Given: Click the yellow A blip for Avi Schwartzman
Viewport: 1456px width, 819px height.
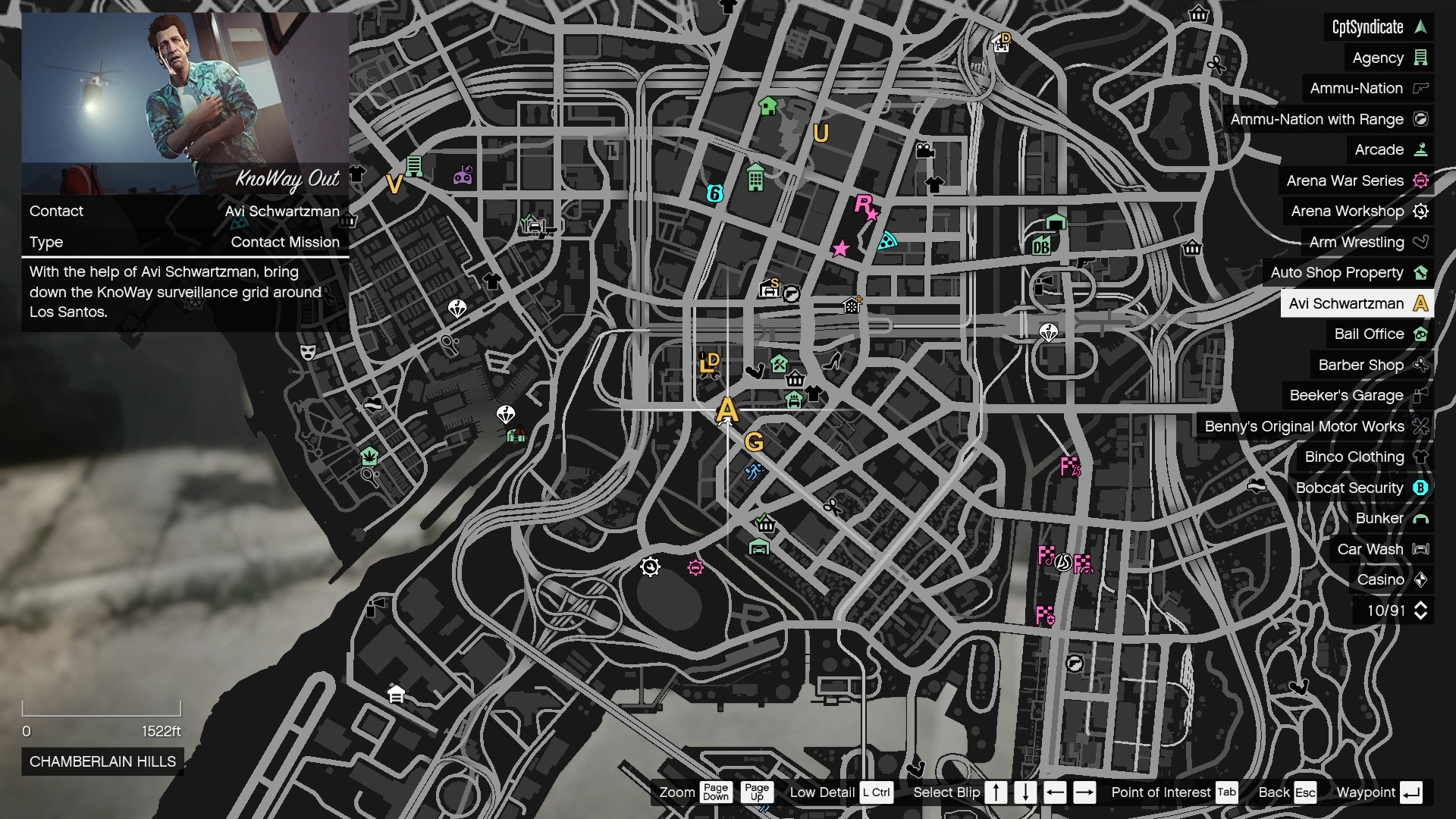Looking at the screenshot, I should click(x=727, y=410).
